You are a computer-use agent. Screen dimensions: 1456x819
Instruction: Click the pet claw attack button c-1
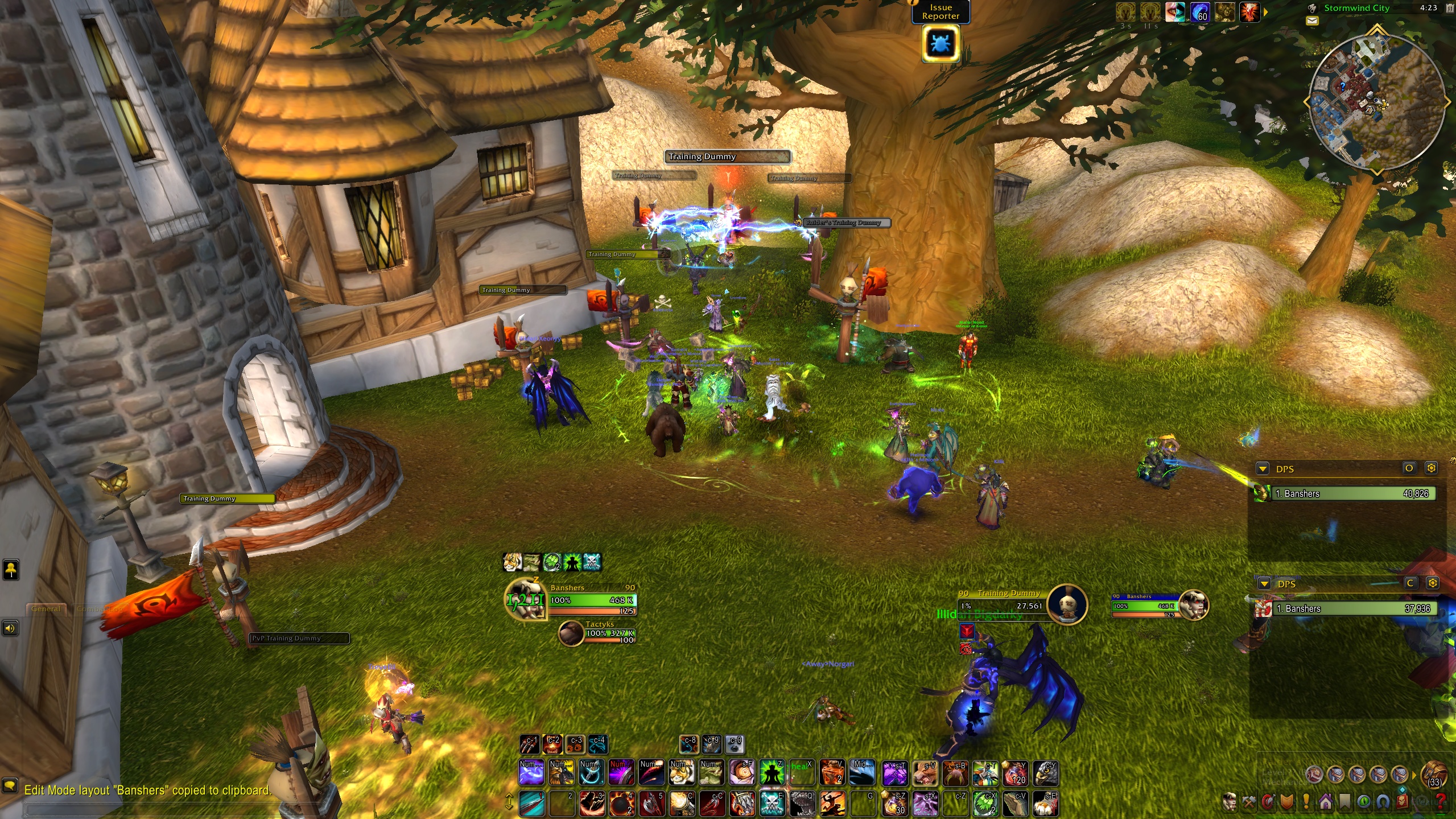tap(529, 744)
